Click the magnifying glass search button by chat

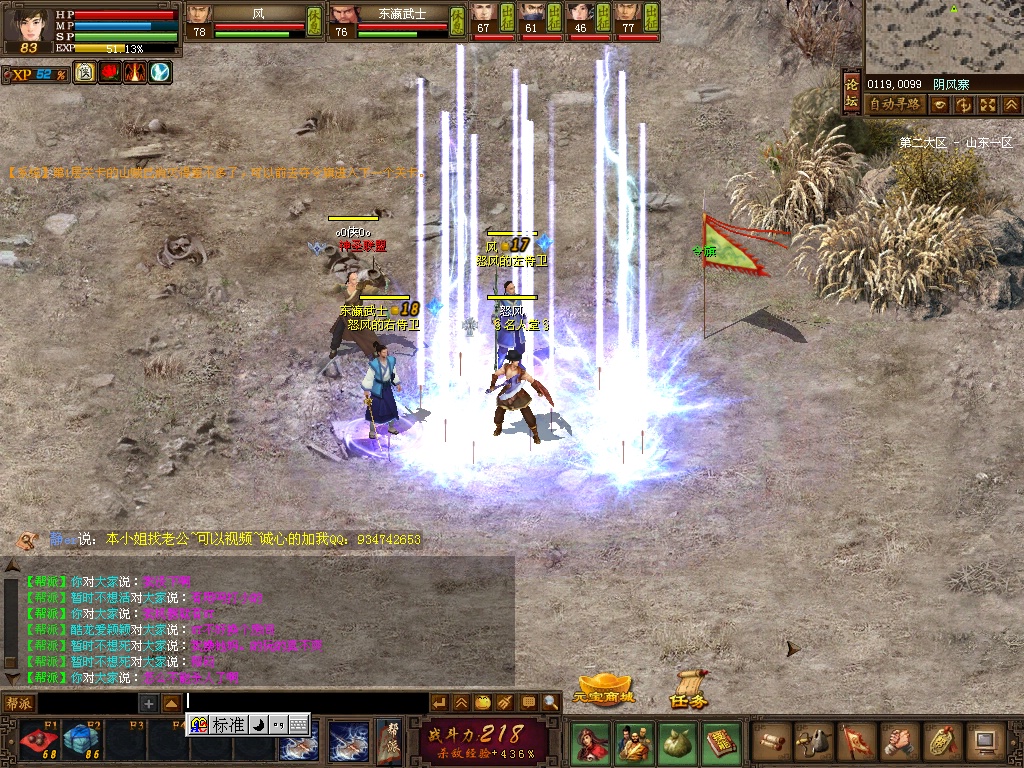coord(550,703)
